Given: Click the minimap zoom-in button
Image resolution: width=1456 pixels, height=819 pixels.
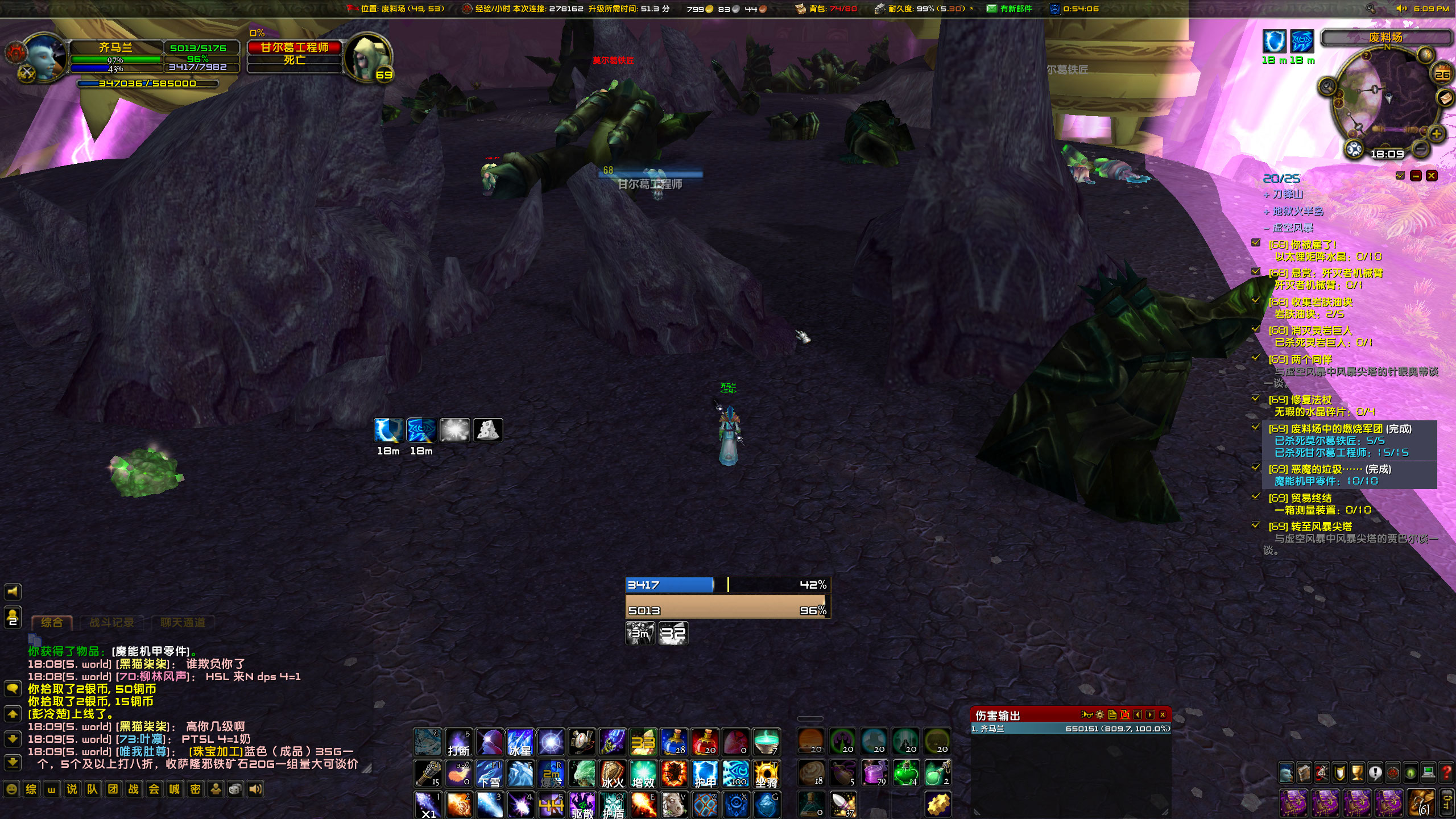Looking at the screenshot, I should [1437, 134].
